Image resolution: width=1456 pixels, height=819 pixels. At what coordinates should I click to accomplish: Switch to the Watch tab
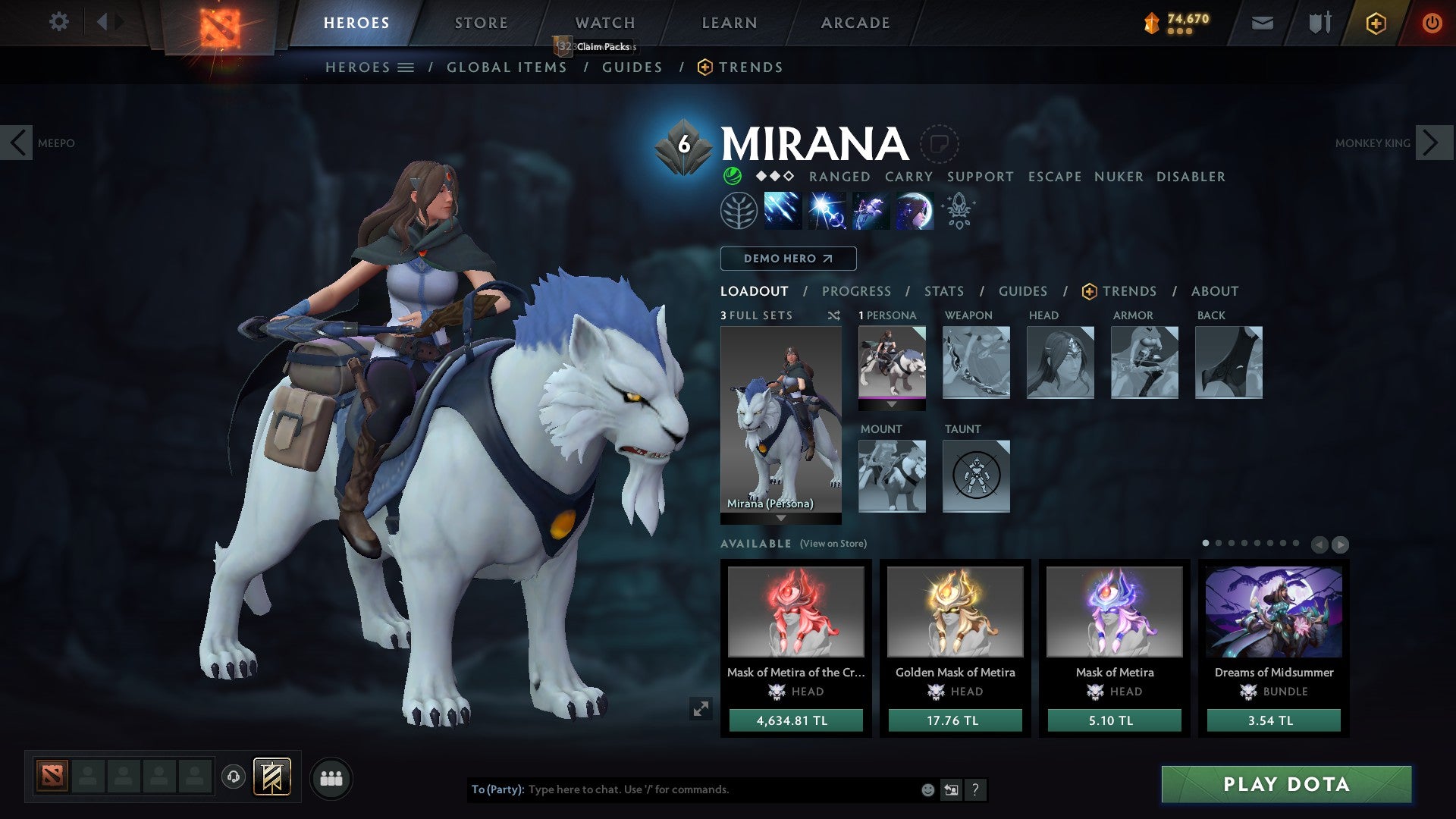pos(604,22)
